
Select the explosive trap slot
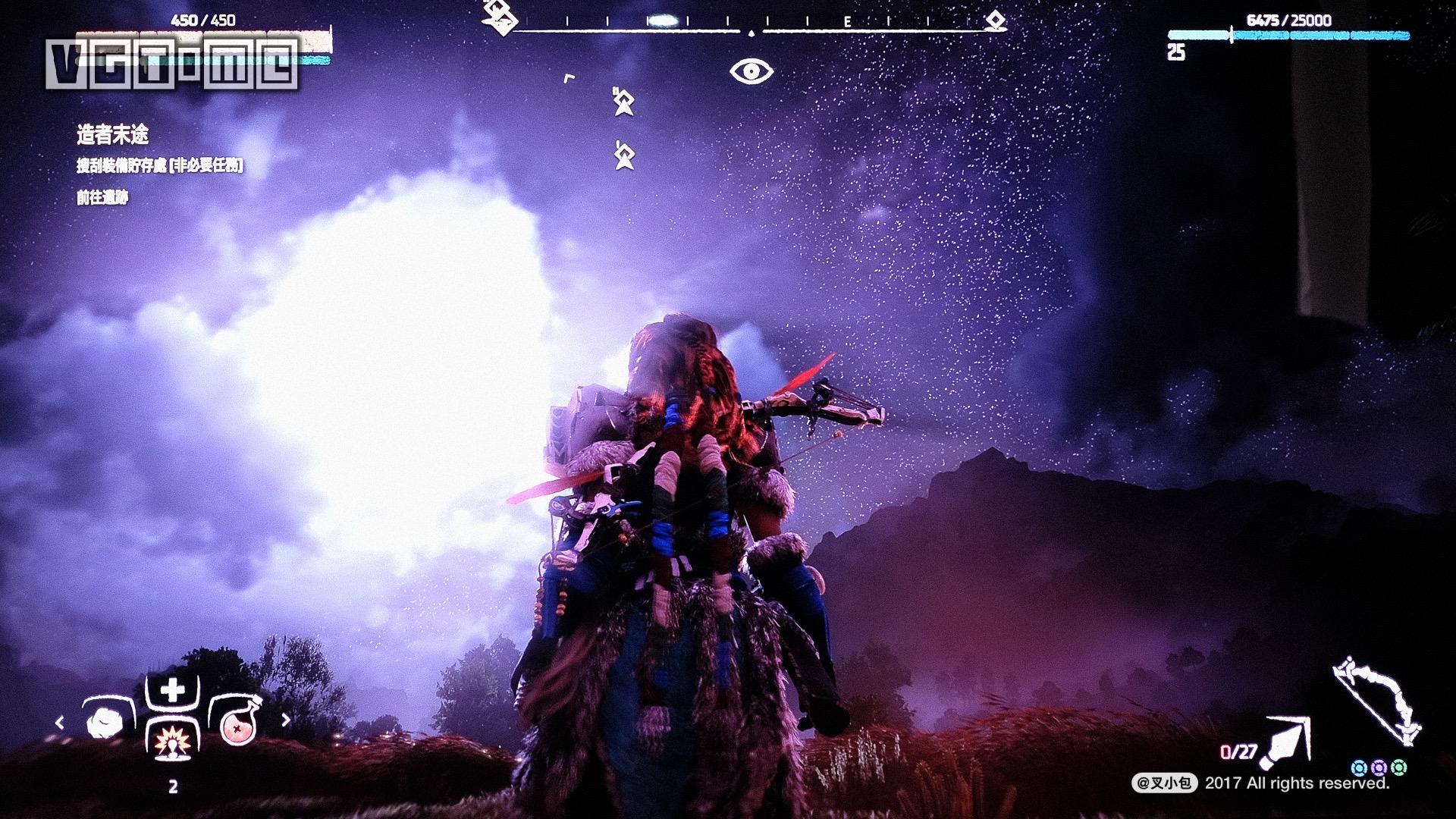(x=172, y=742)
